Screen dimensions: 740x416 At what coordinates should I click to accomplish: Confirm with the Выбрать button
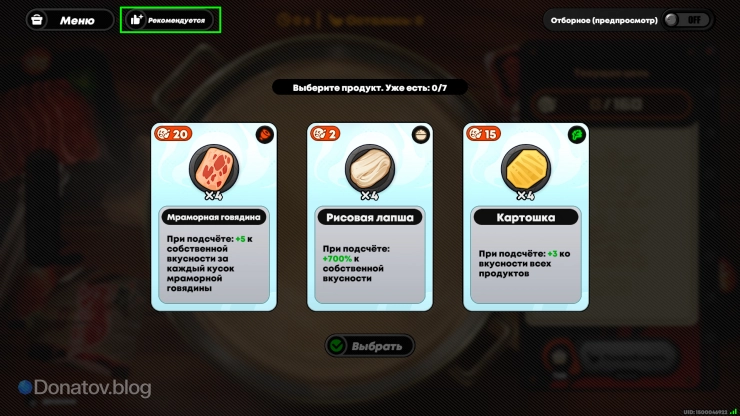click(370, 346)
